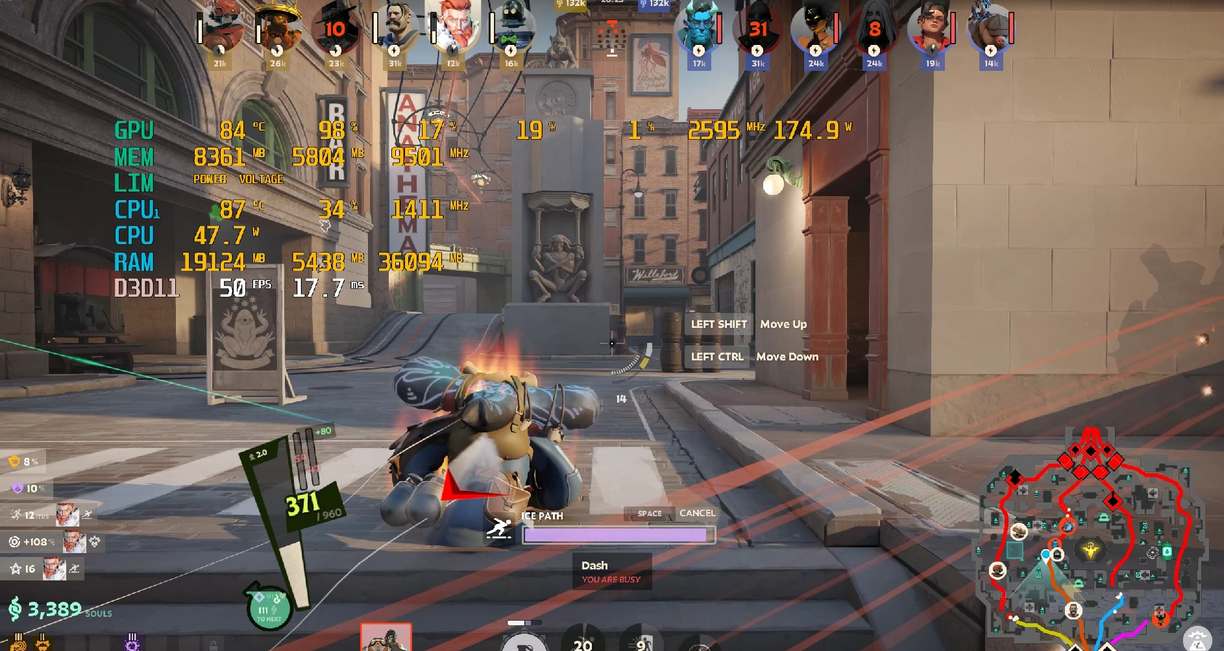
Task: Activate the ability icon showing cooldown 20
Action: pyautogui.click(x=582, y=640)
